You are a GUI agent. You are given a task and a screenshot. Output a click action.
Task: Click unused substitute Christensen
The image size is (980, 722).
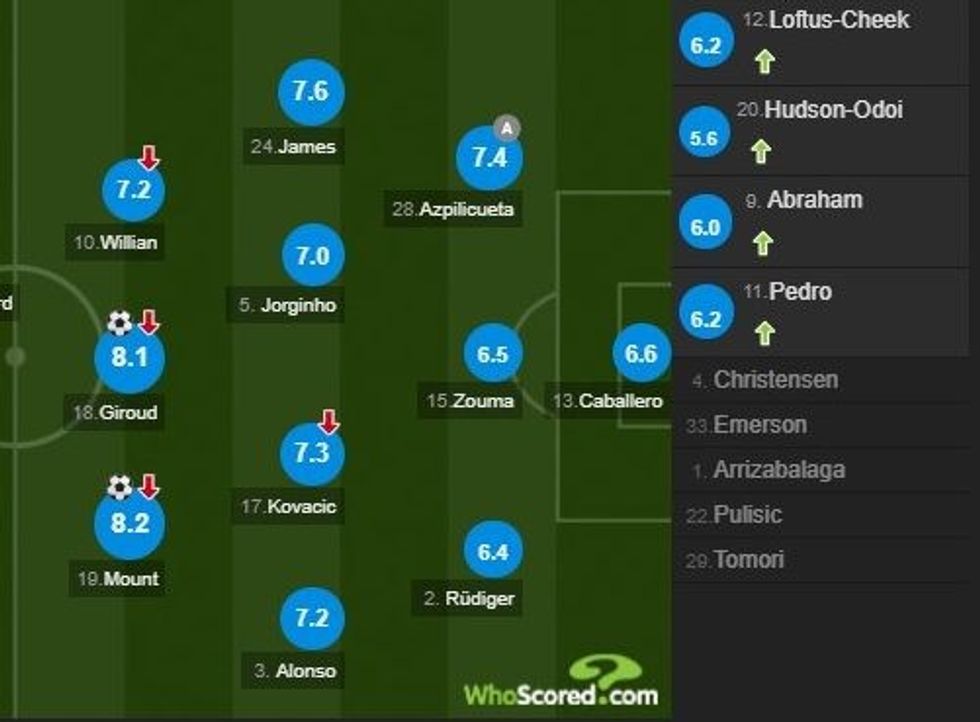pyautogui.click(x=775, y=380)
